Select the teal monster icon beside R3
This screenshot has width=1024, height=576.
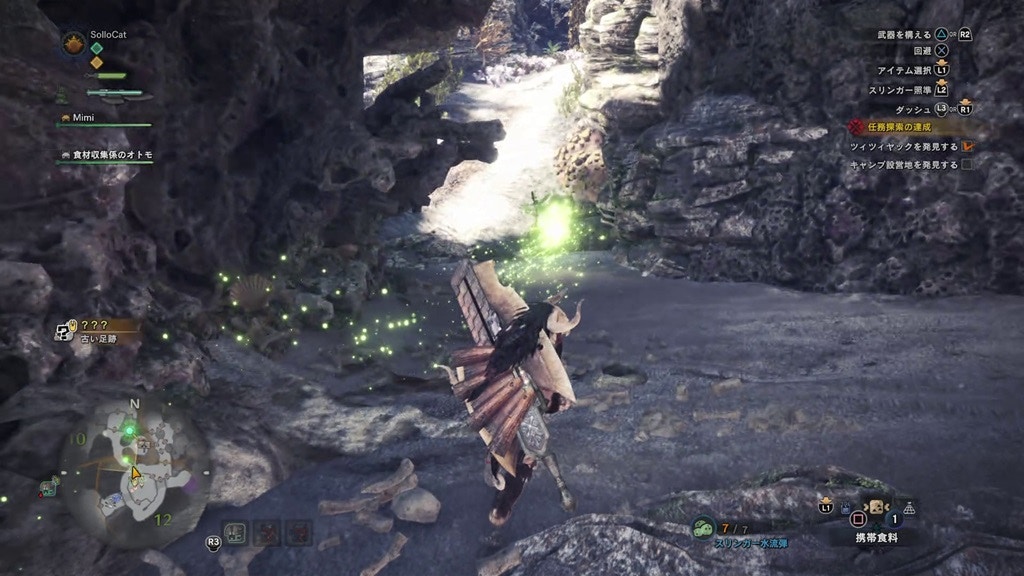(237, 532)
